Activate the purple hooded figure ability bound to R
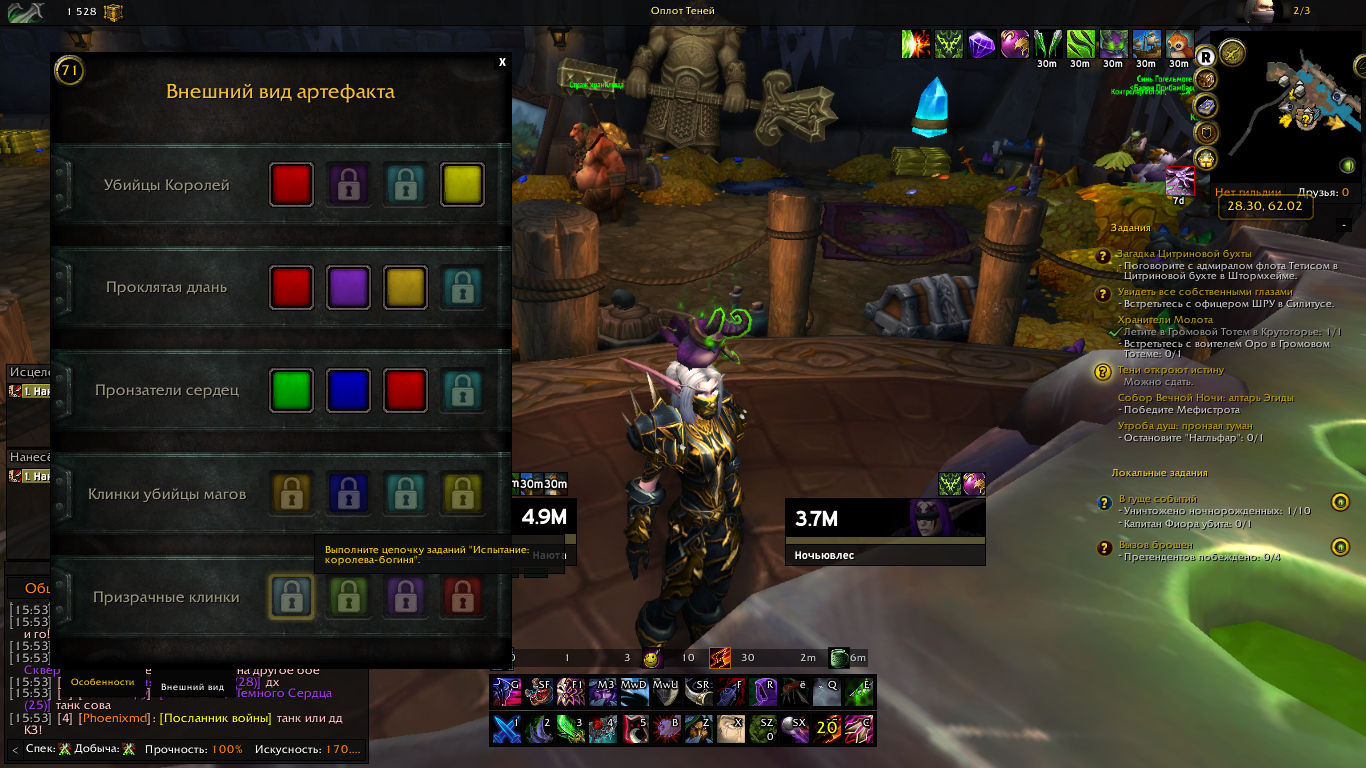This screenshot has width=1366, height=768. 766,691
